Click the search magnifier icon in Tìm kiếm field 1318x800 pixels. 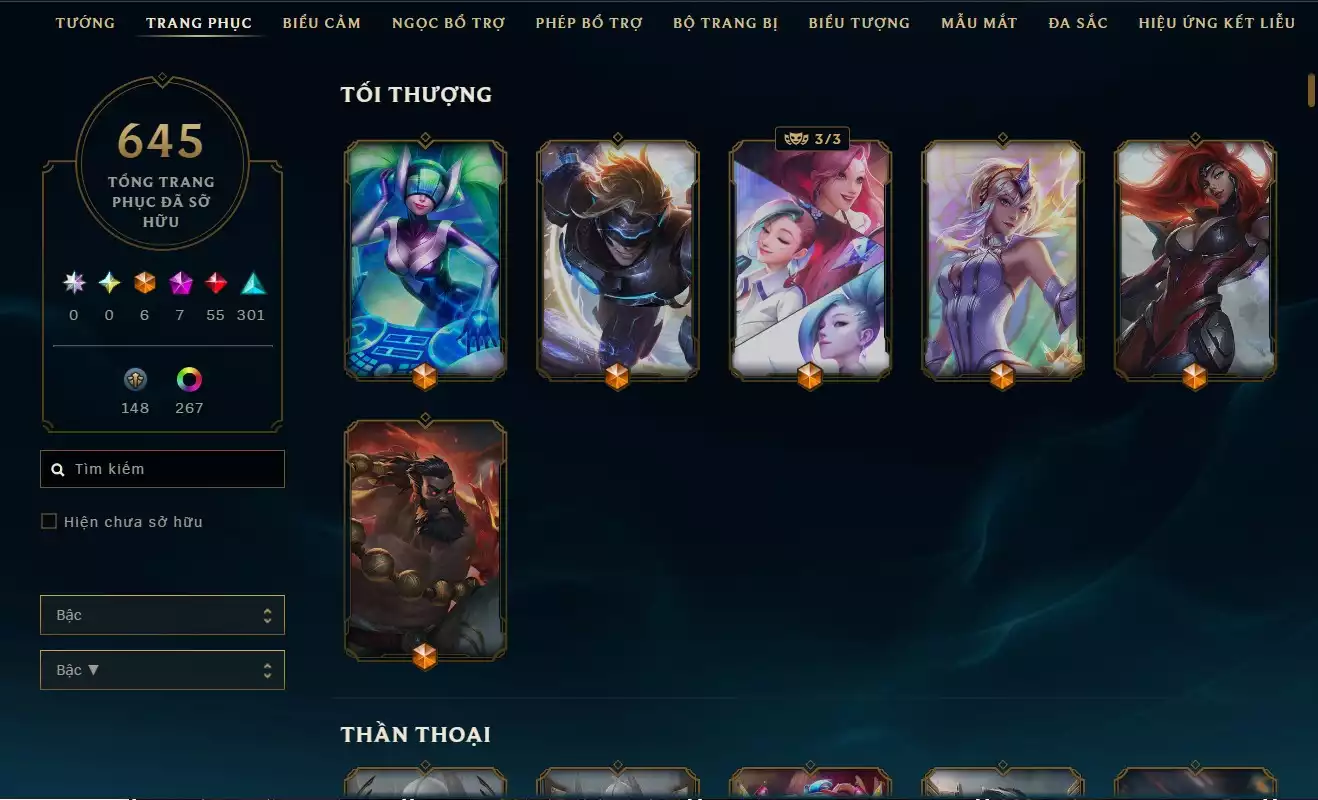tap(58, 468)
